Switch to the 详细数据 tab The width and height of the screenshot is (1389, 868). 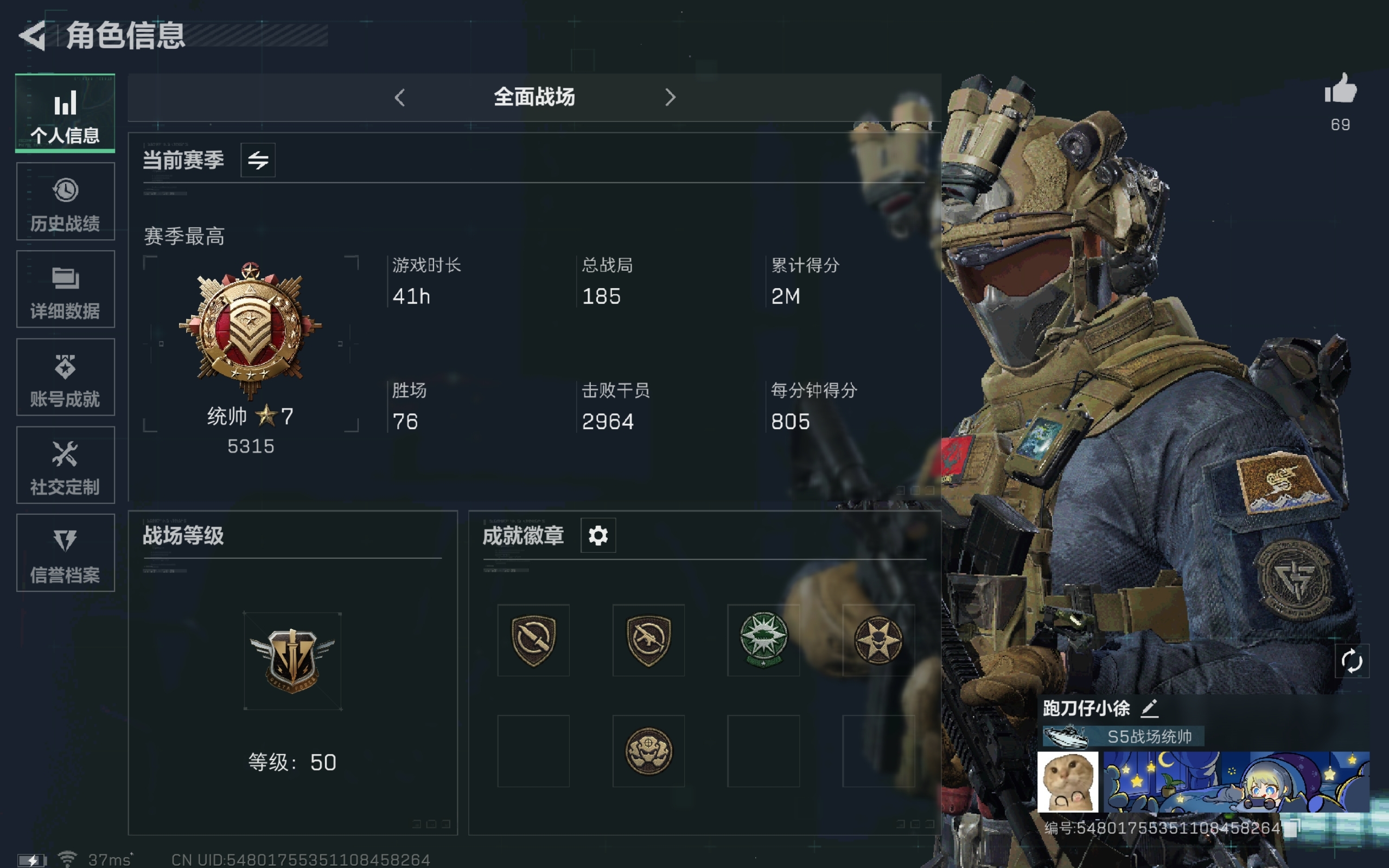tap(65, 289)
